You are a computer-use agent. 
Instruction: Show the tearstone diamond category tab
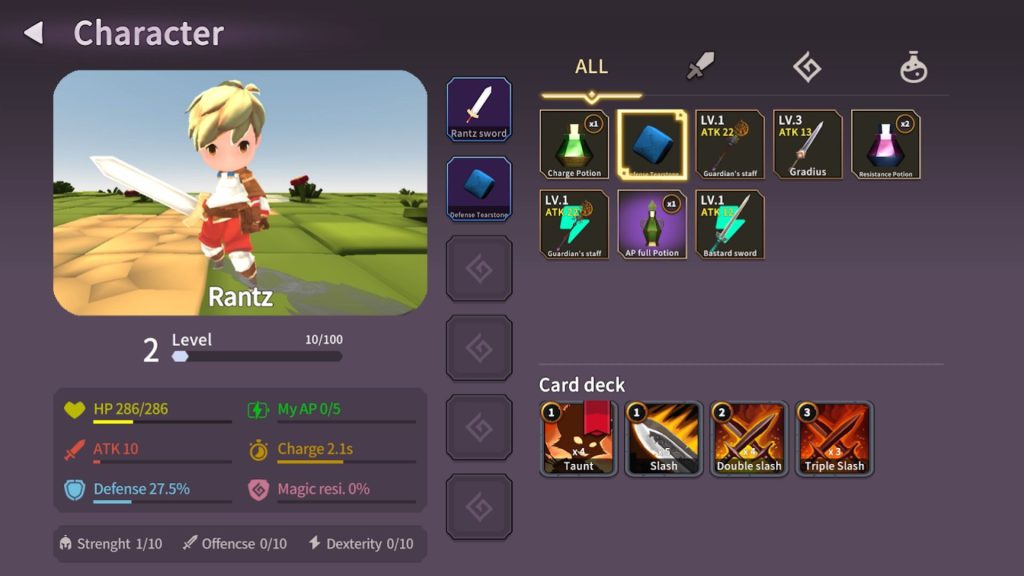tap(807, 67)
